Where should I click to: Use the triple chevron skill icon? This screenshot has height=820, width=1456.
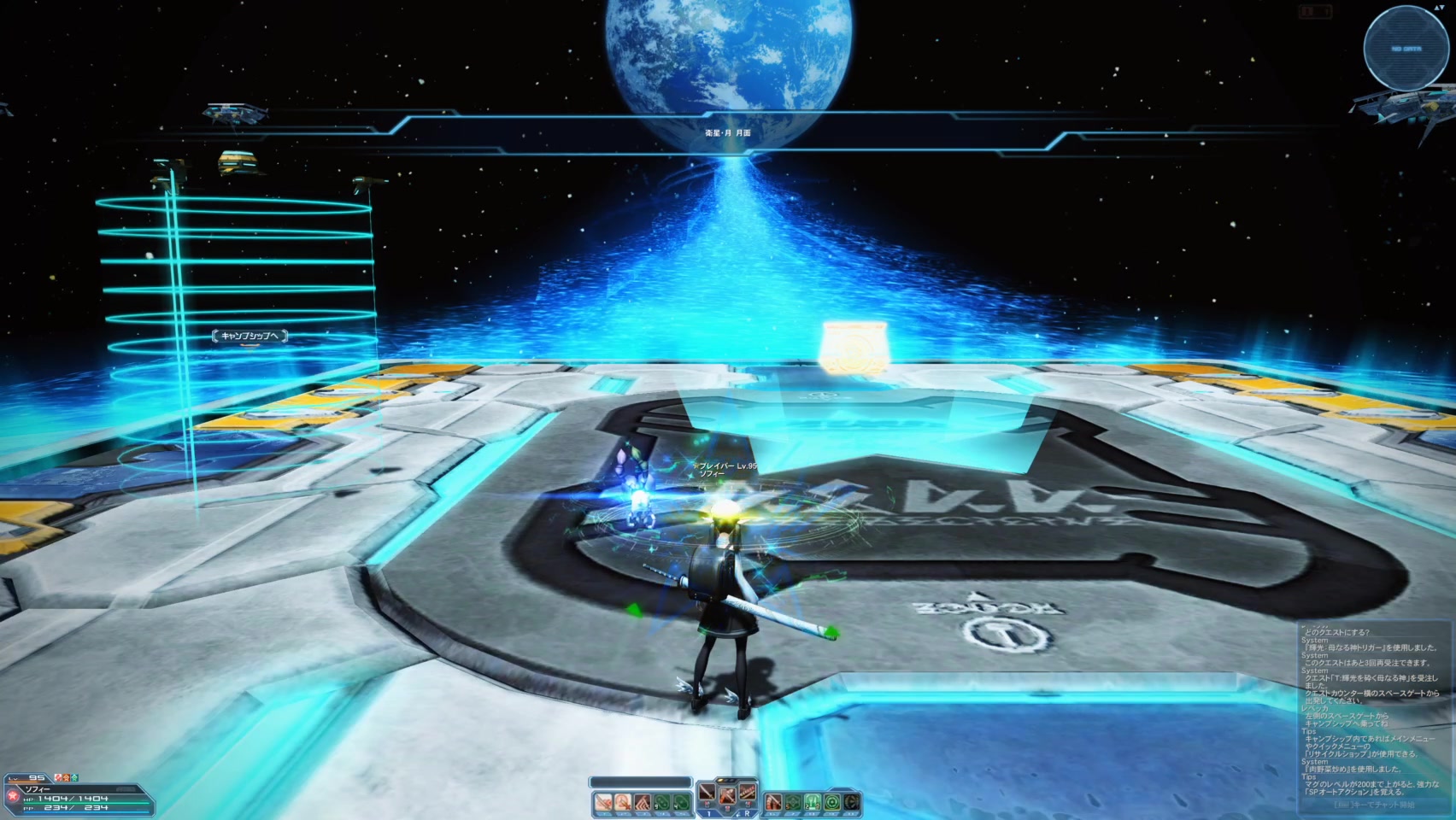(643, 802)
